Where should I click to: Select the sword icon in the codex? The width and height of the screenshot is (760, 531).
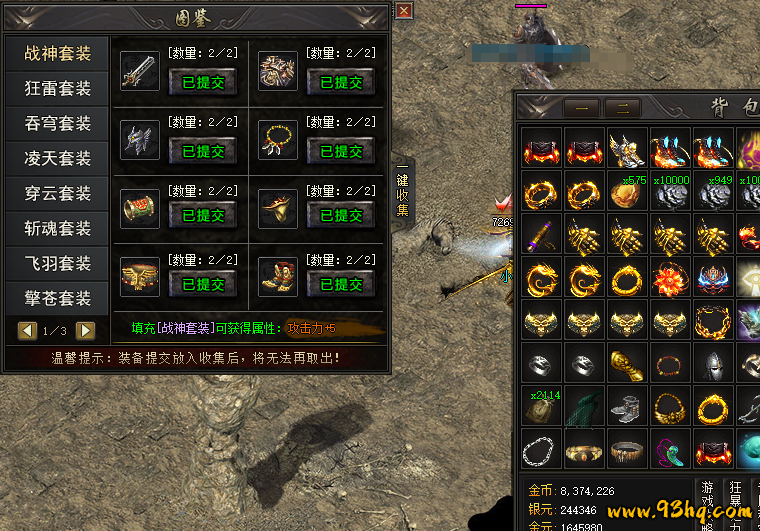139,70
